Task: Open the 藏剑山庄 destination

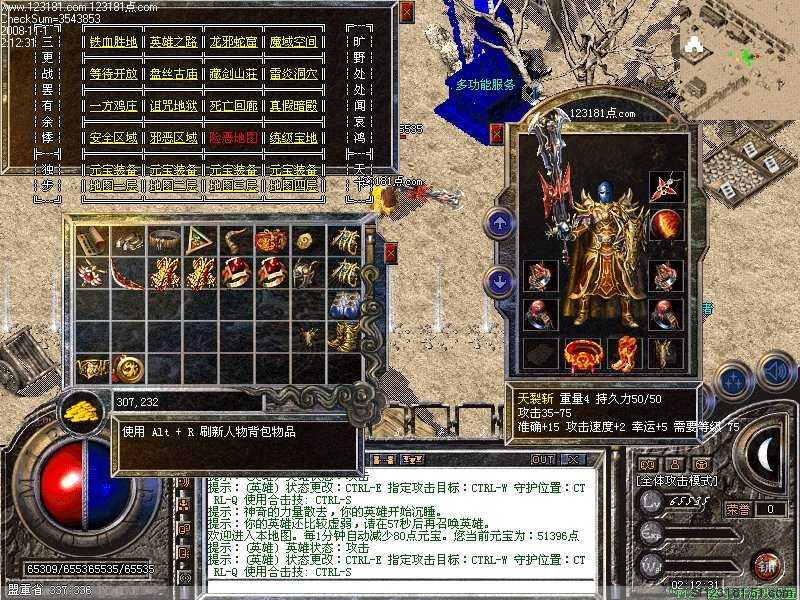Action: [232, 74]
